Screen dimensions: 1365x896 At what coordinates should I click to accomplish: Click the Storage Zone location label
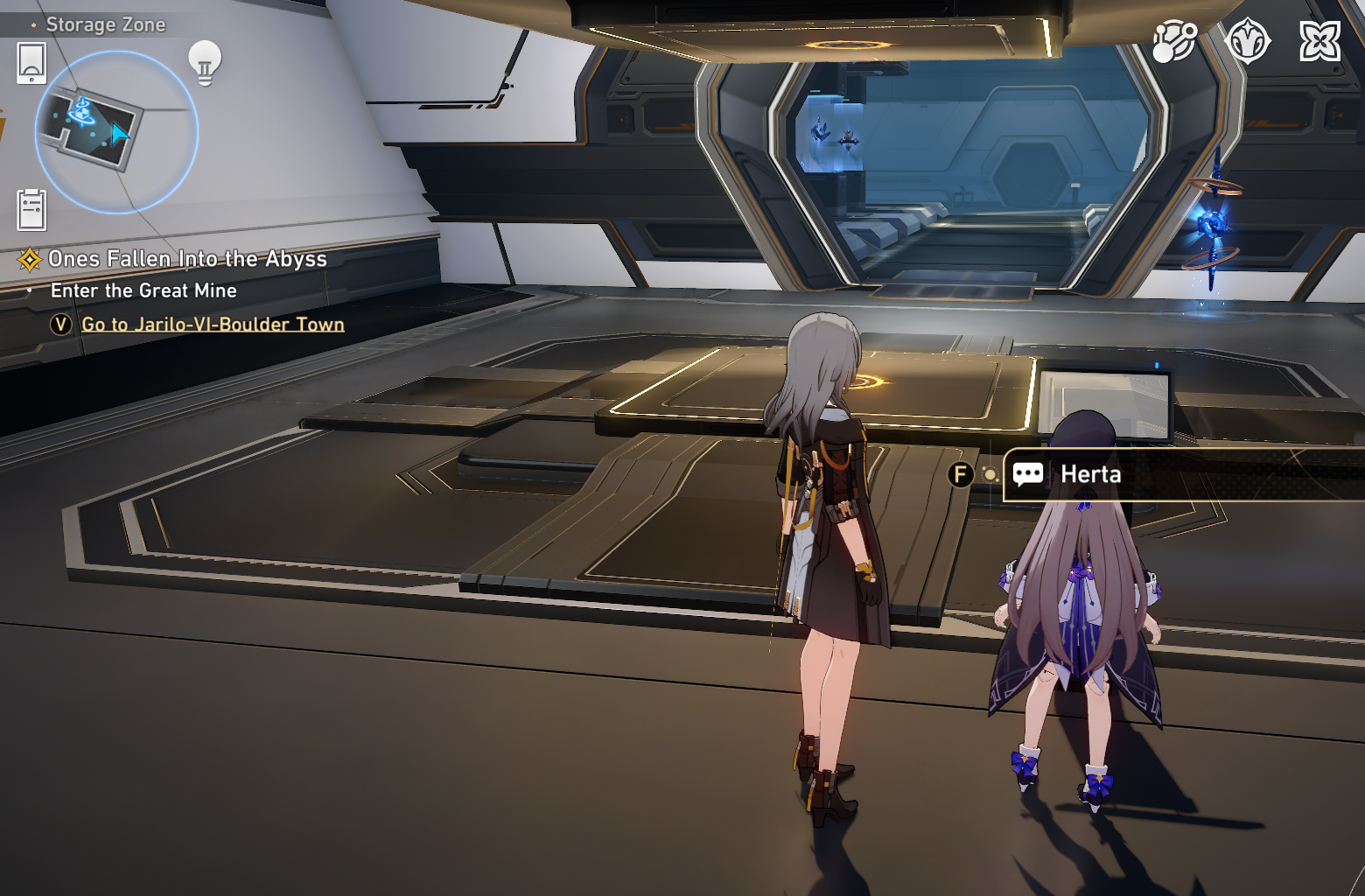tap(106, 24)
